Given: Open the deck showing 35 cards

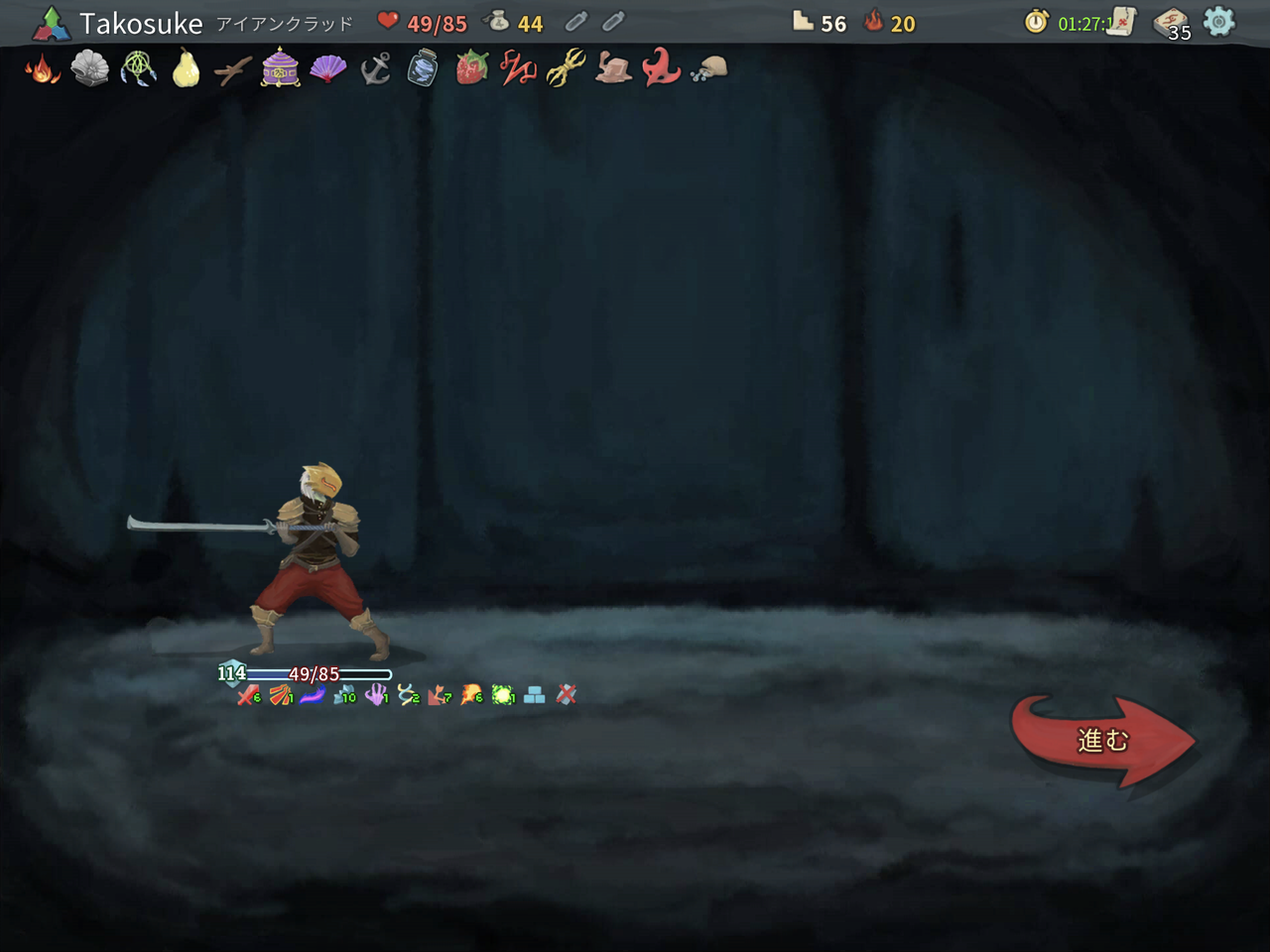Looking at the screenshot, I should (x=1170, y=22).
